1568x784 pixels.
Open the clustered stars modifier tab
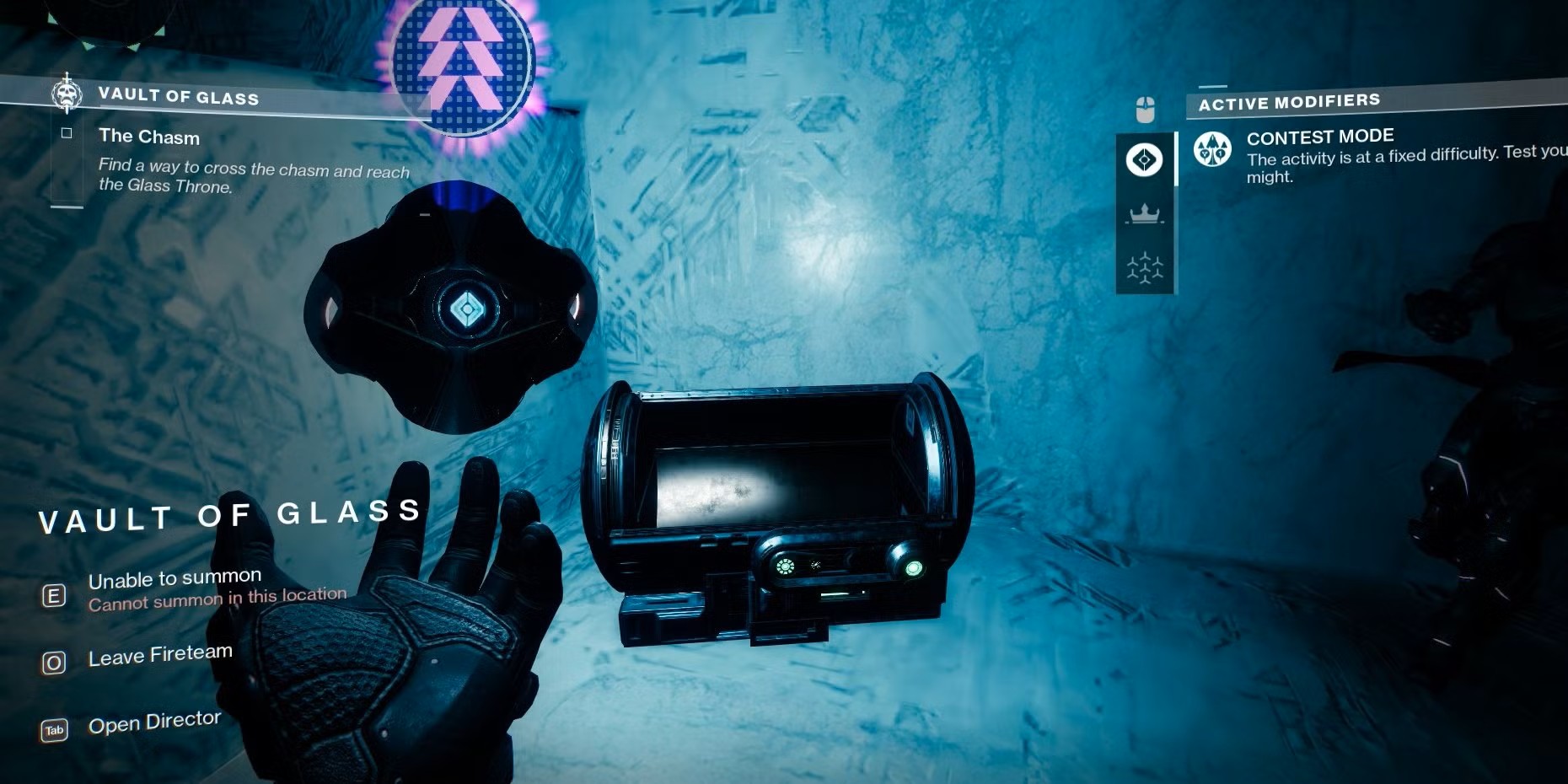(x=1144, y=268)
